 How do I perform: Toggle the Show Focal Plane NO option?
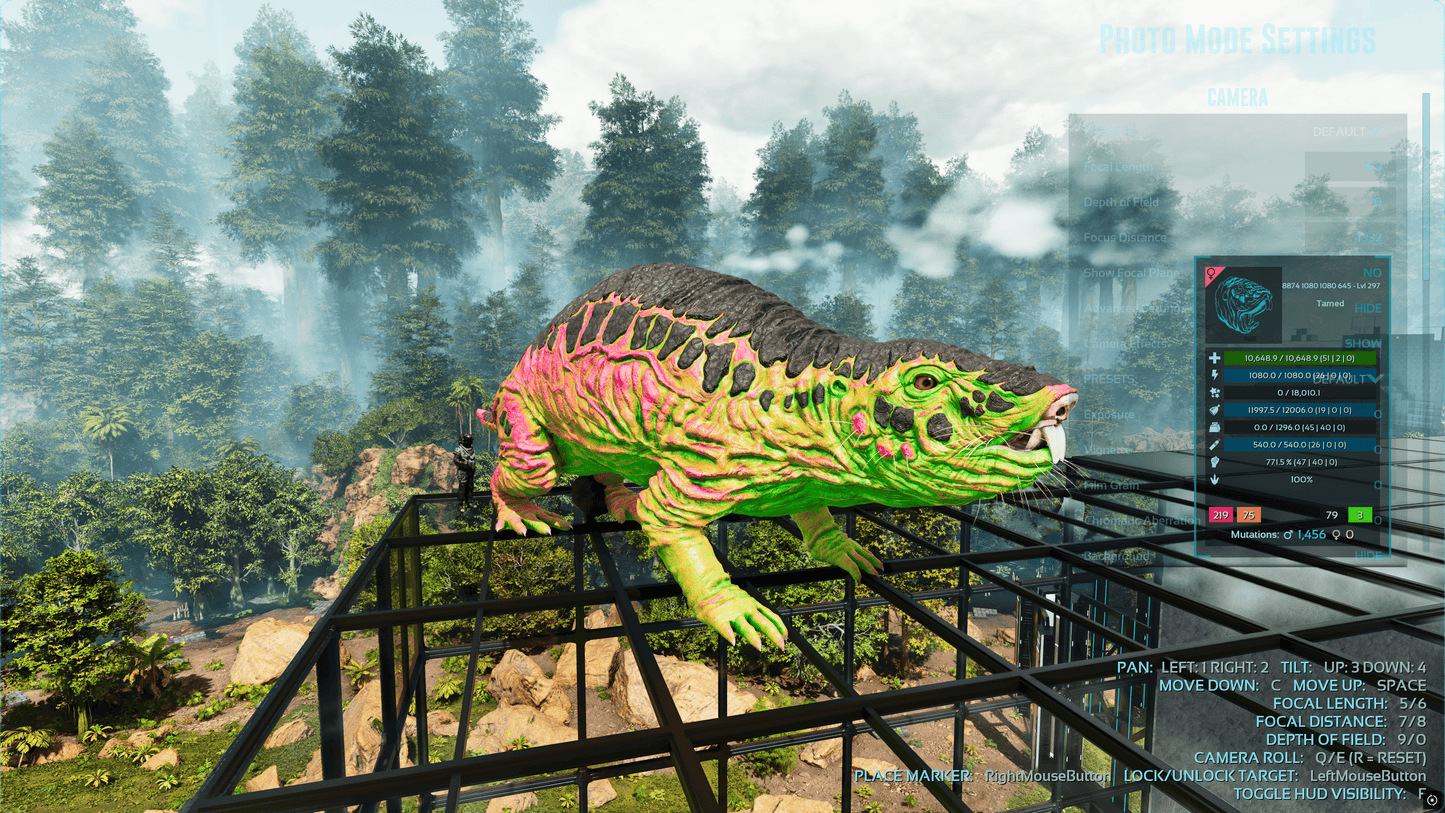pos(1371,273)
